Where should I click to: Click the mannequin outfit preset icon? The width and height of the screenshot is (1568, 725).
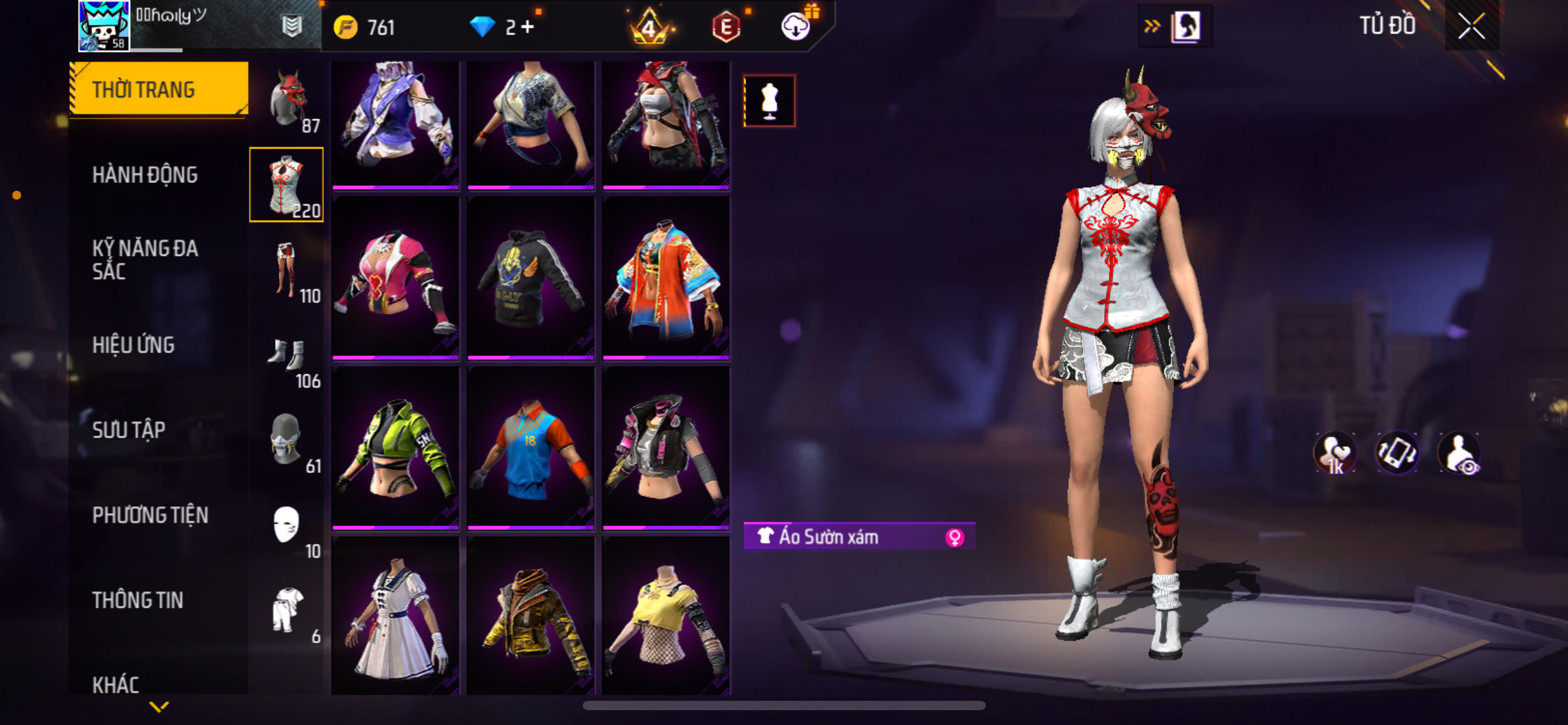tap(769, 101)
